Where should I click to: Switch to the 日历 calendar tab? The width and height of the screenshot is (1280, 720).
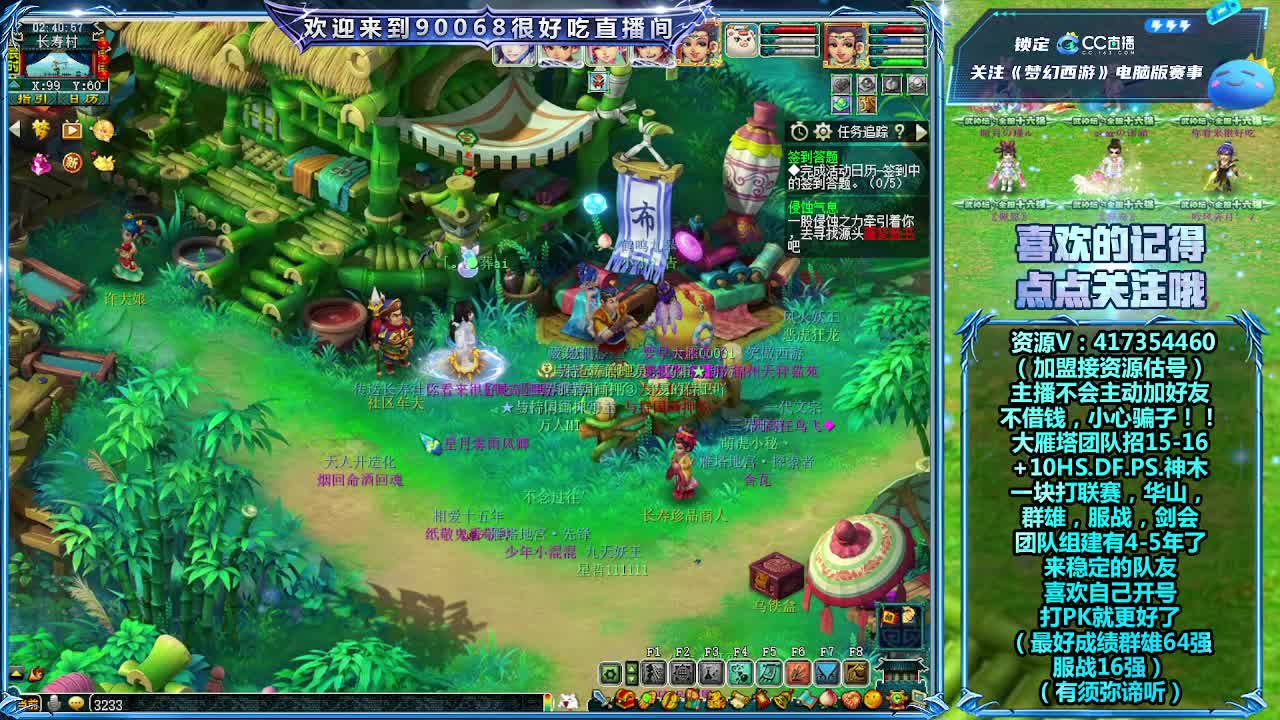pos(83,99)
